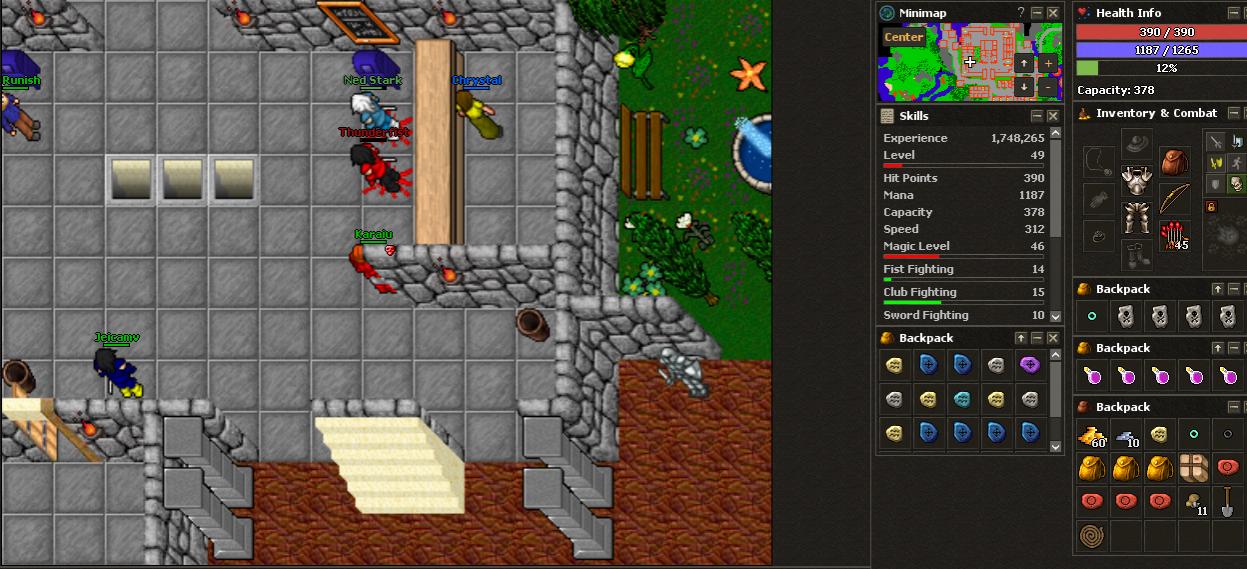Select the equipped bow in the weapon slot
The height and width of the screenshot is (569, 1247).
tap(1174, 199)
